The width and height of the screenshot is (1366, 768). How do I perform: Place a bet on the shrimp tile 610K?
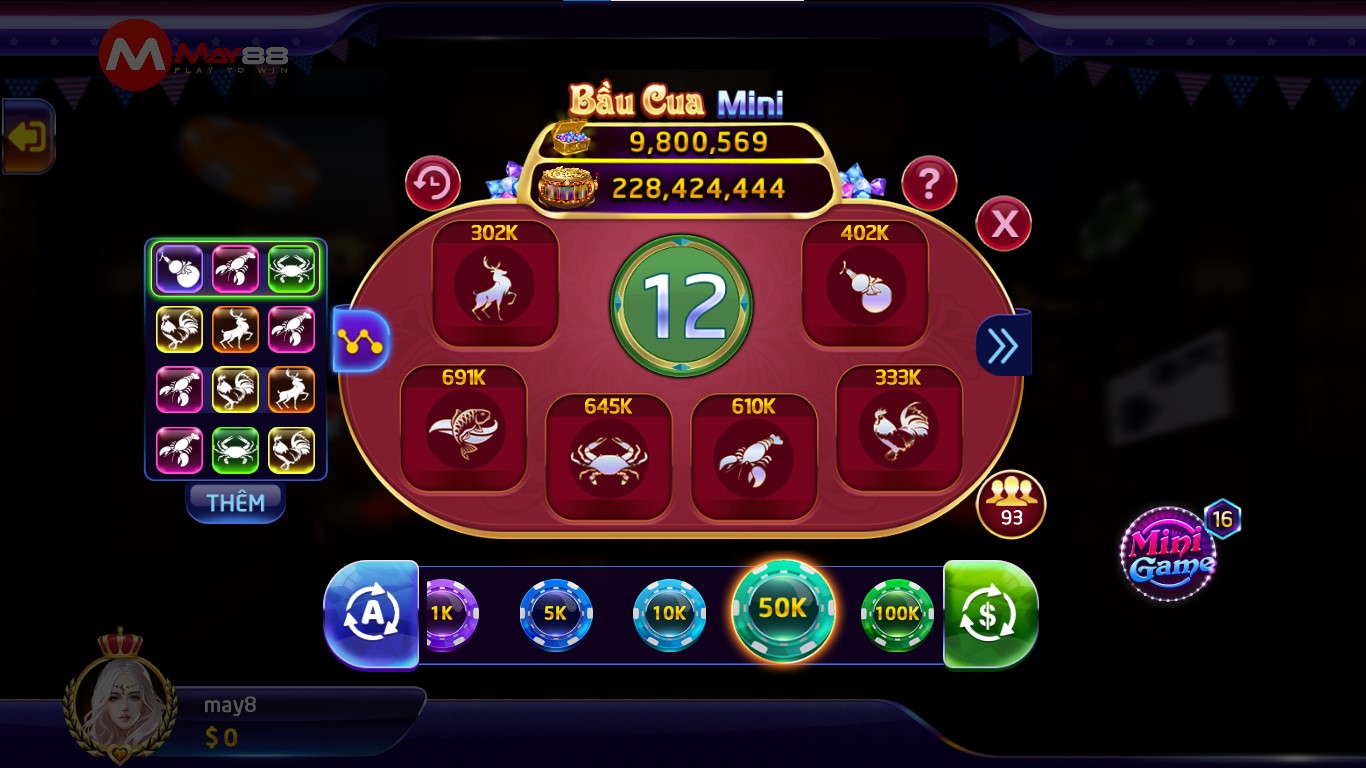tap(754, 455)
